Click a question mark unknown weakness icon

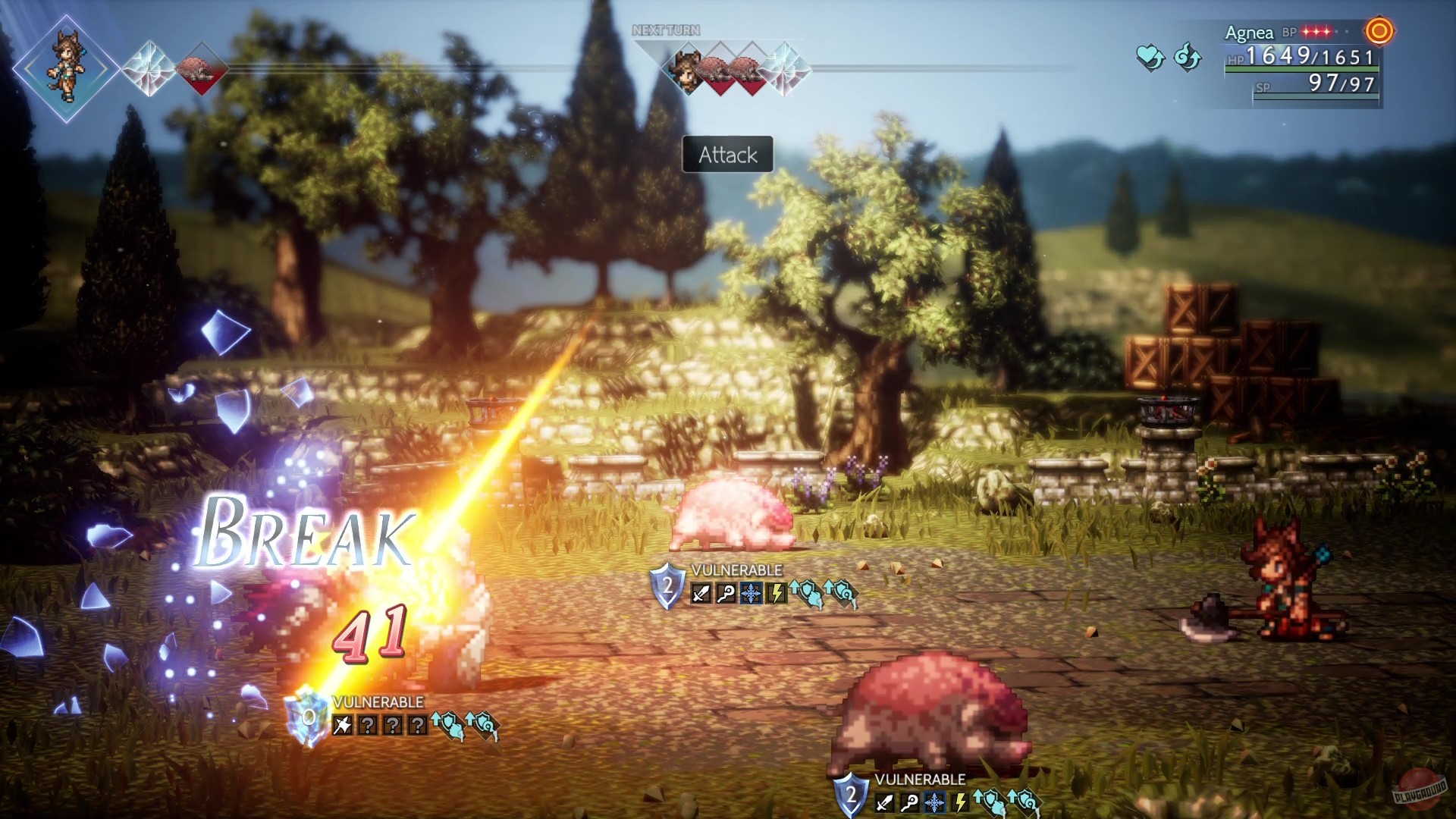pos(369,724)
